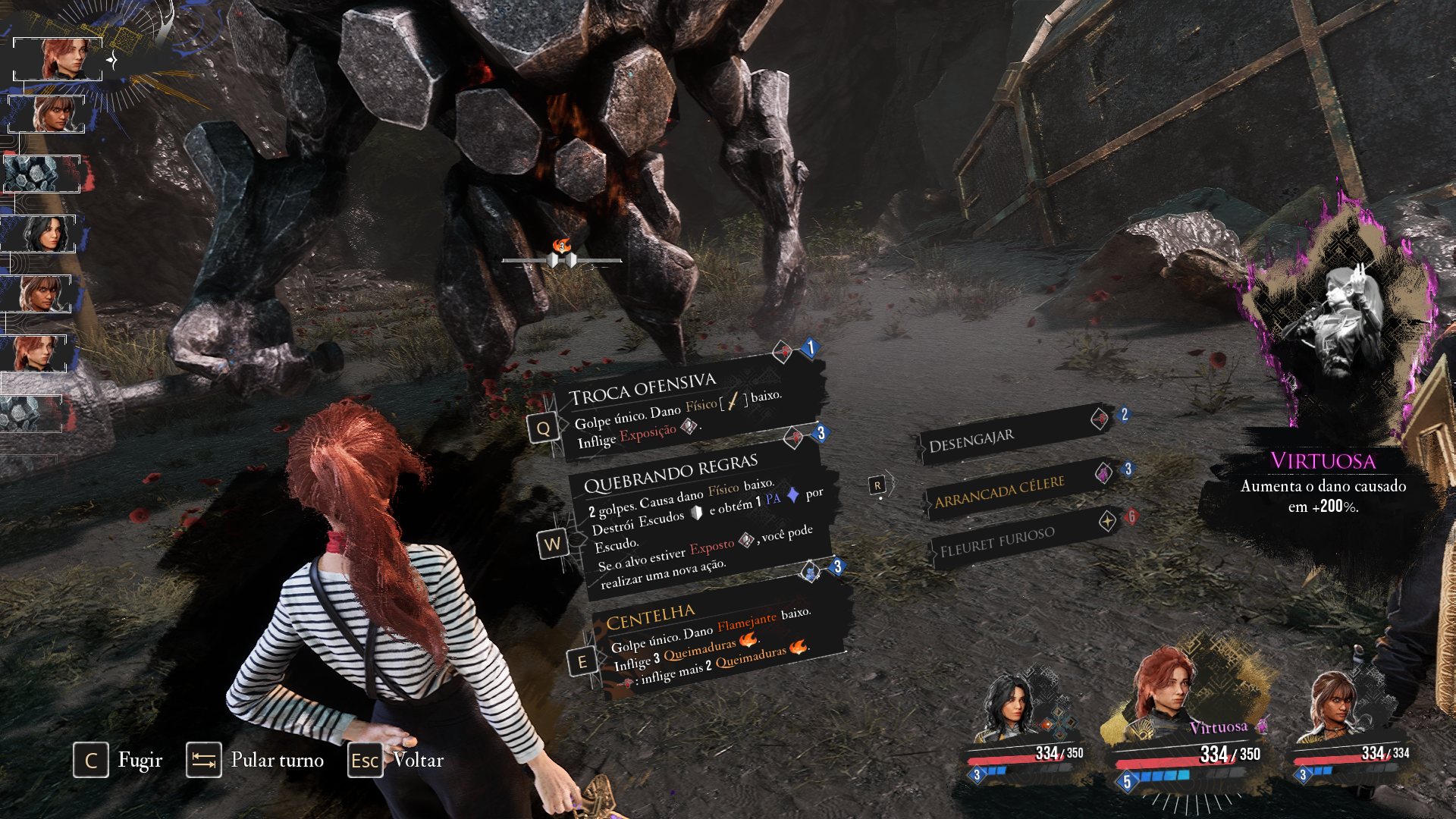Choose the Quebrando Regras skill

point(698,516)
